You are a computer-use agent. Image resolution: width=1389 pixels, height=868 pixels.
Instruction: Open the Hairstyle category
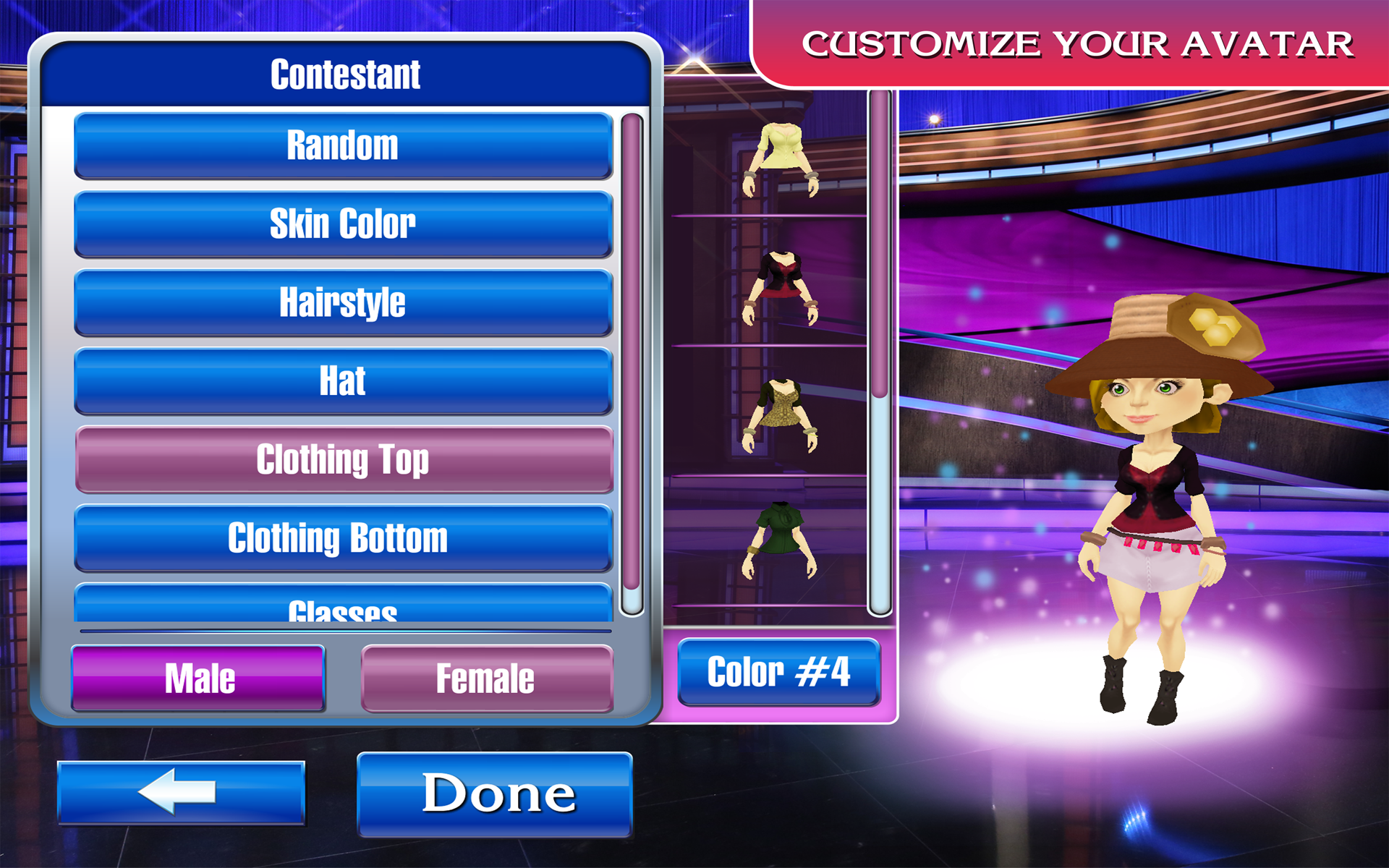343,302
